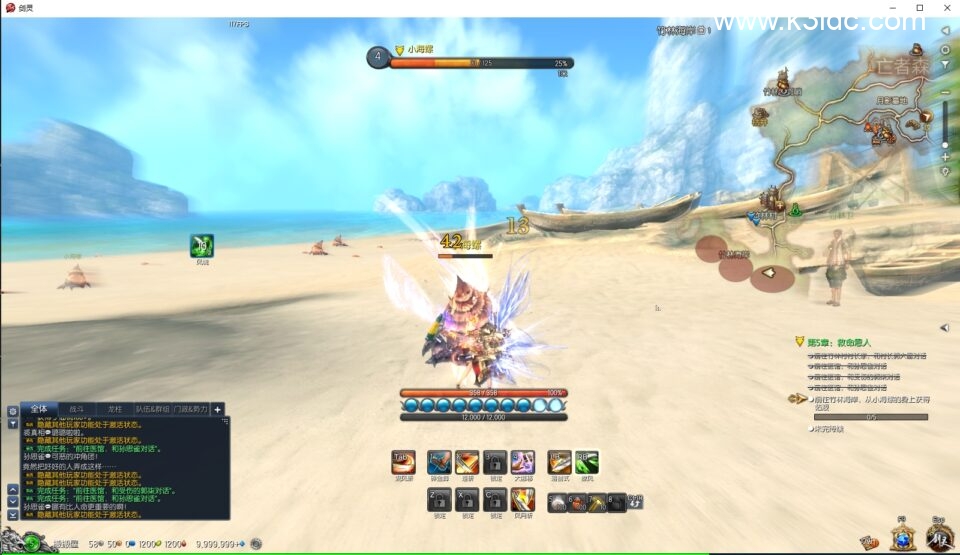Open chat settings gear icon
The image size is (960, 555).
pos(13,411)
